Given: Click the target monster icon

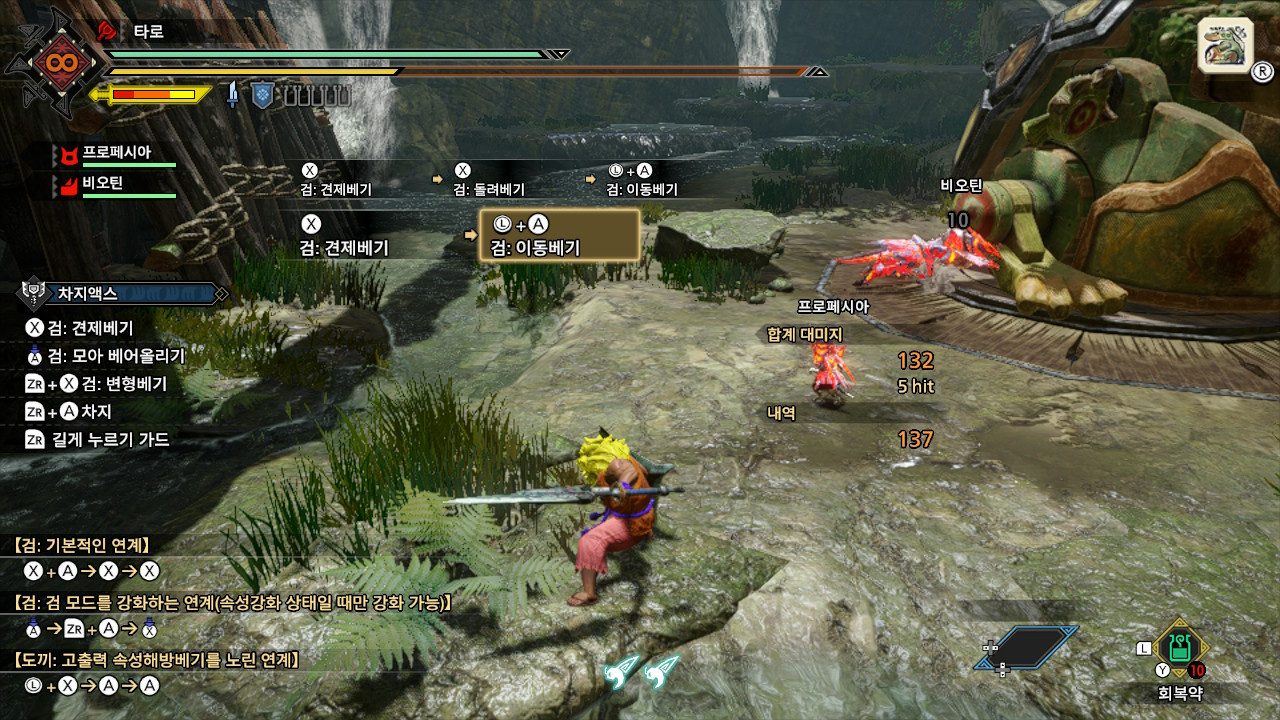Looking at the screenshot, I should click(1225, 45).
